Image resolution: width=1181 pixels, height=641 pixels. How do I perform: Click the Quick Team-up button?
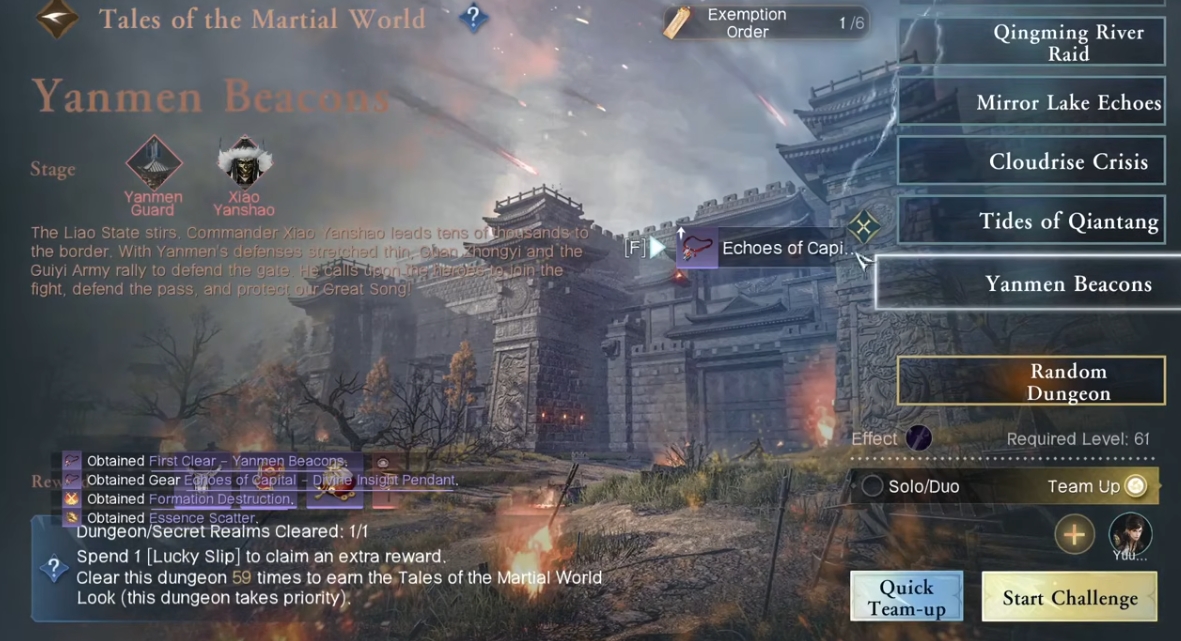tap(906, 597)
